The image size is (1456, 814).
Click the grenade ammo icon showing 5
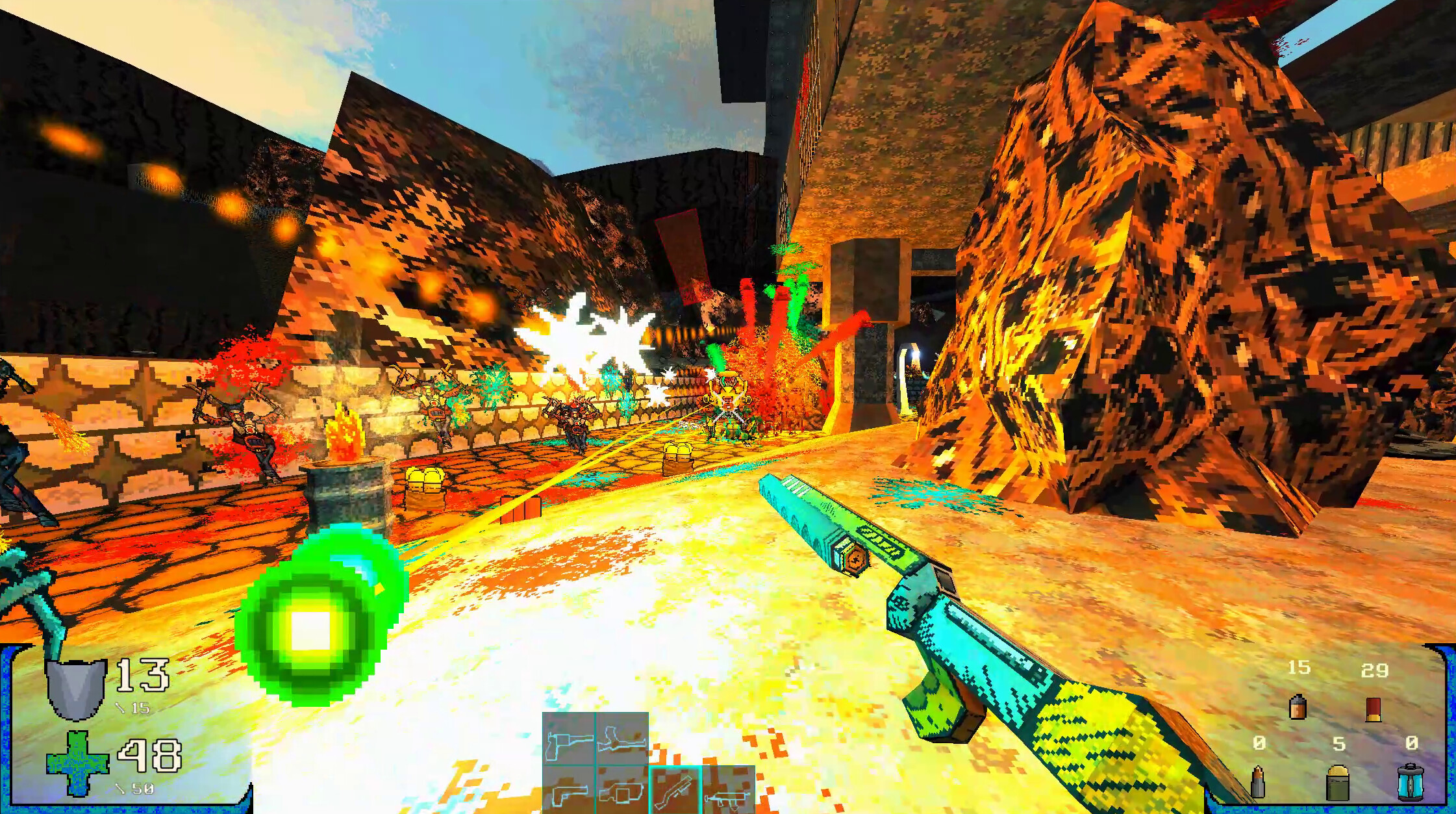(x=1338, y=783)
